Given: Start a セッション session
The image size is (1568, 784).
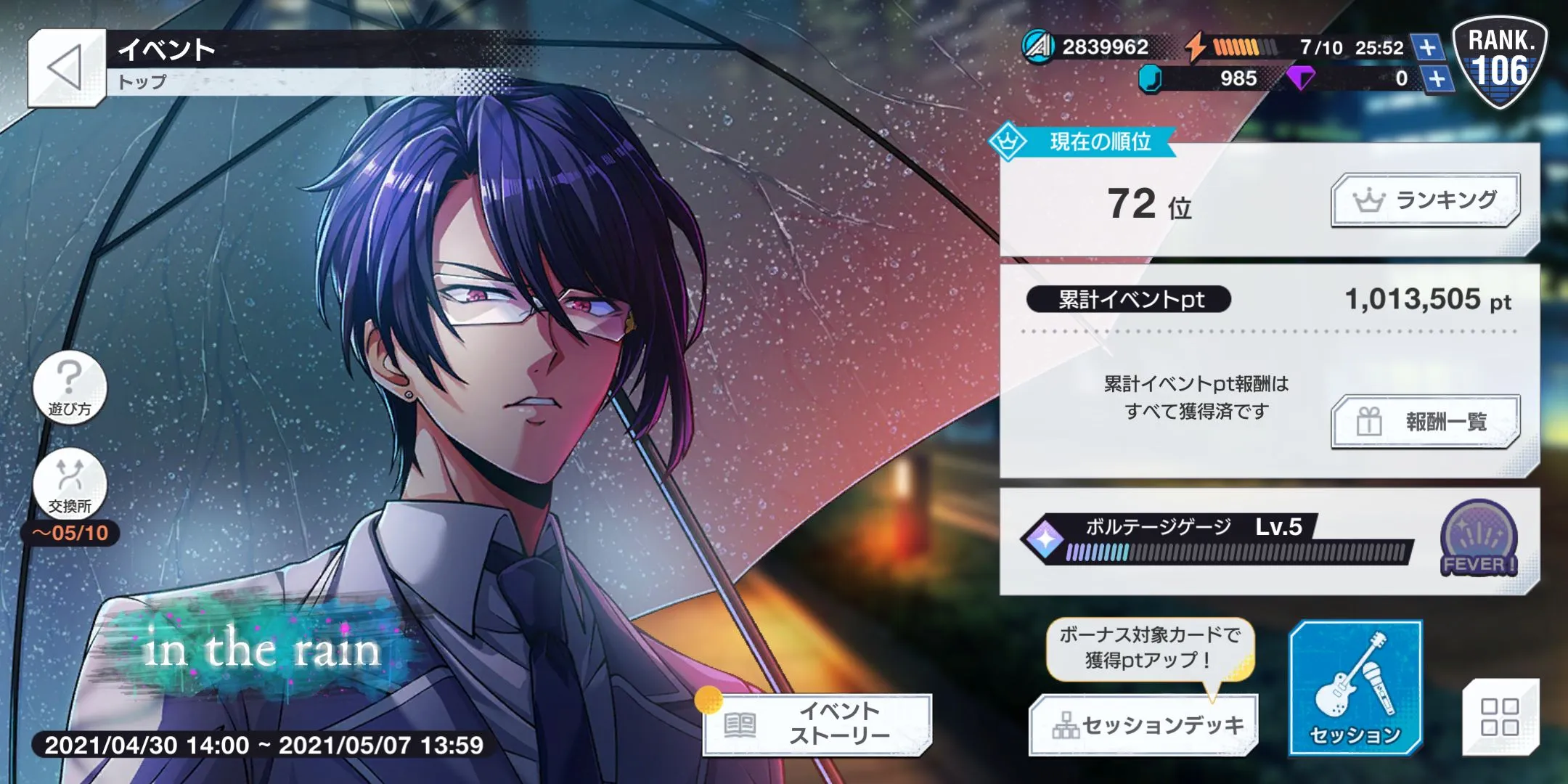Looking at the screenshot, I should pyautogui.click(x=1355, y=687).
